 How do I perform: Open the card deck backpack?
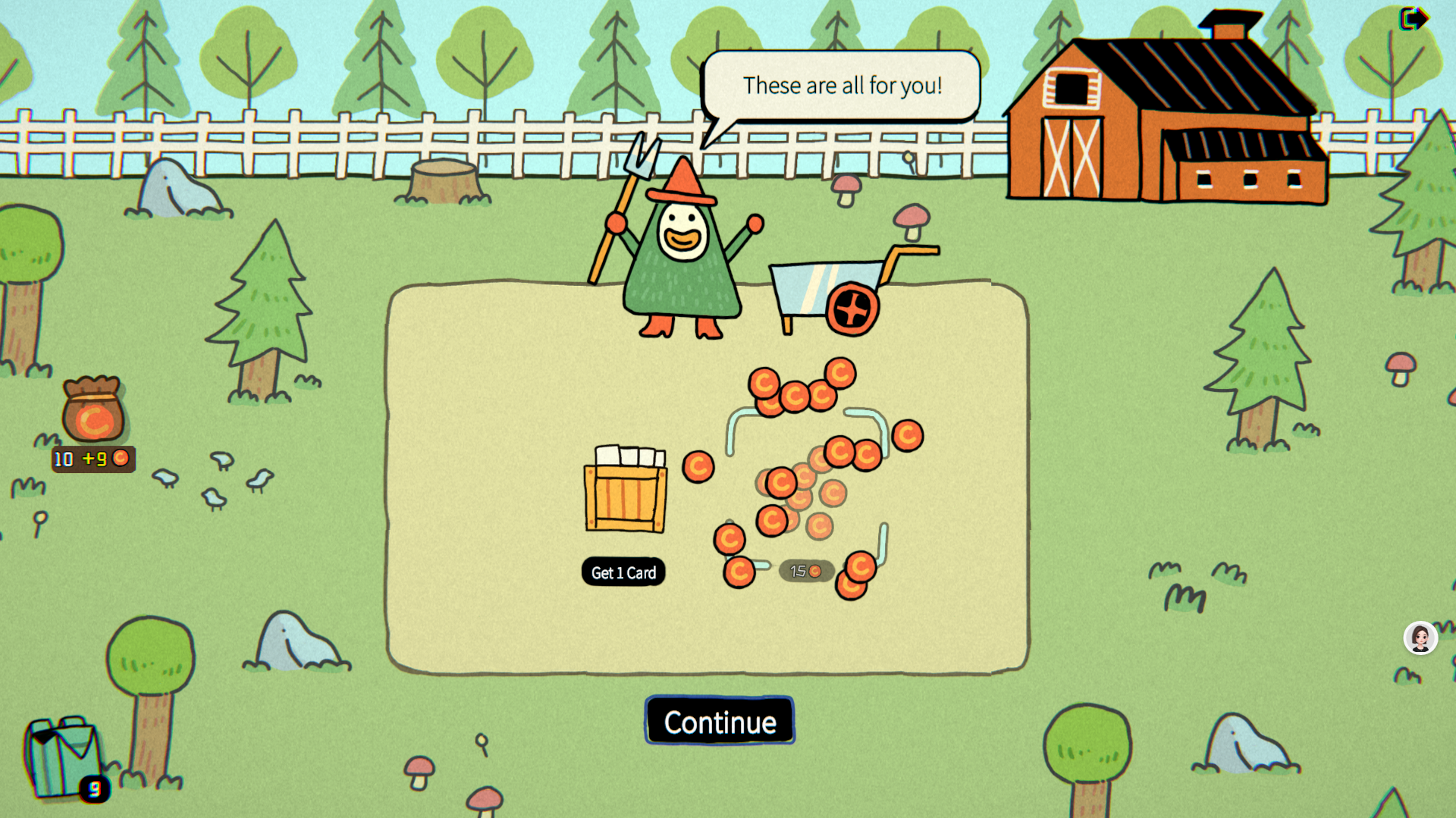point(62,756)
